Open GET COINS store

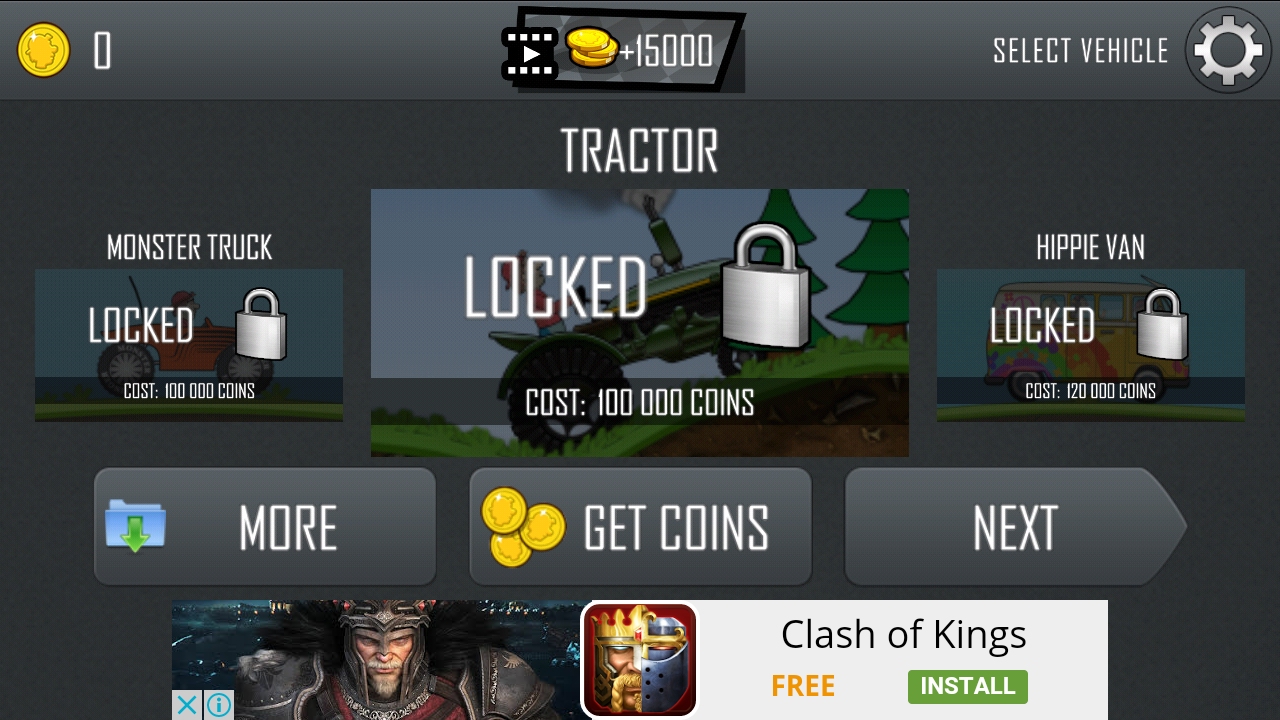(x=640, y=526)
